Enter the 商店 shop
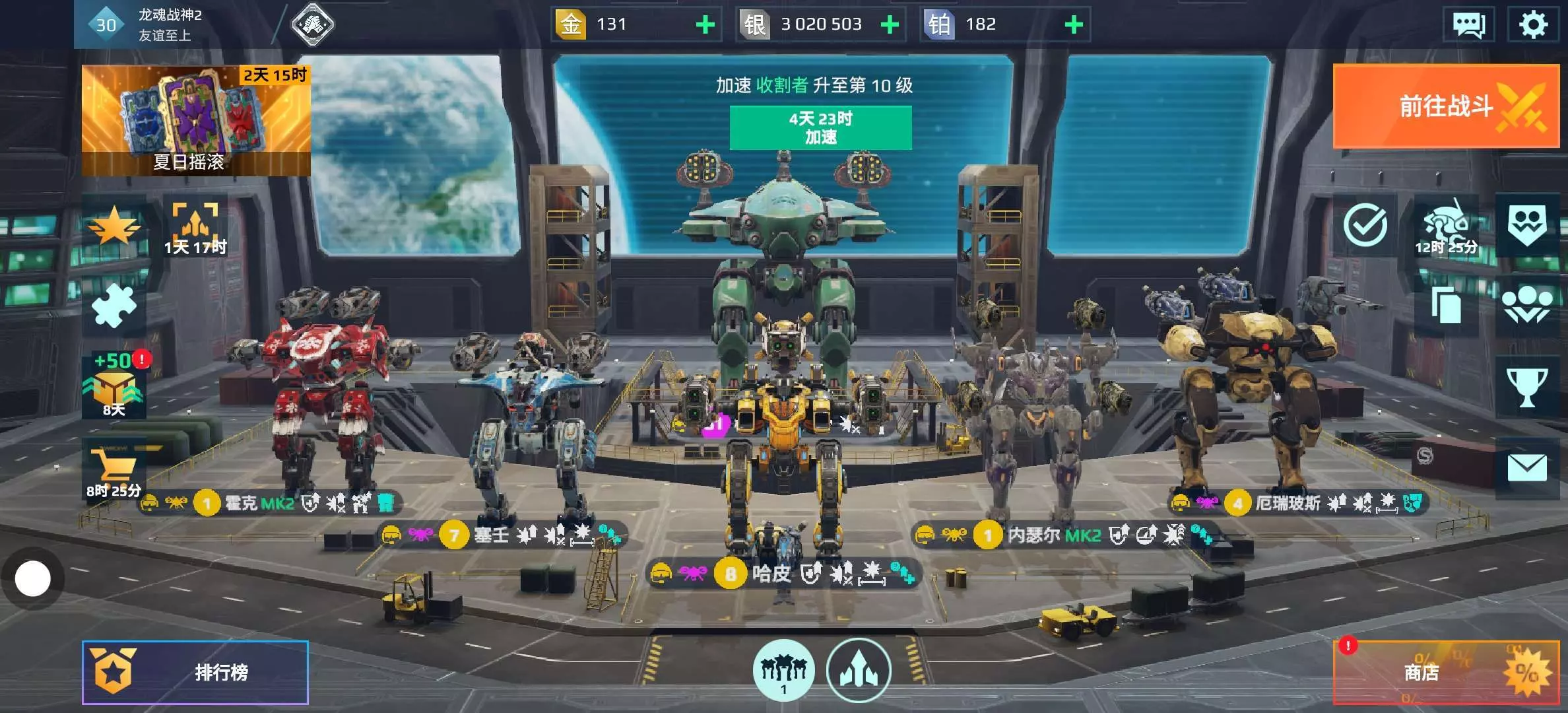Screen dimensions: 1568x713 [1445, 672]
